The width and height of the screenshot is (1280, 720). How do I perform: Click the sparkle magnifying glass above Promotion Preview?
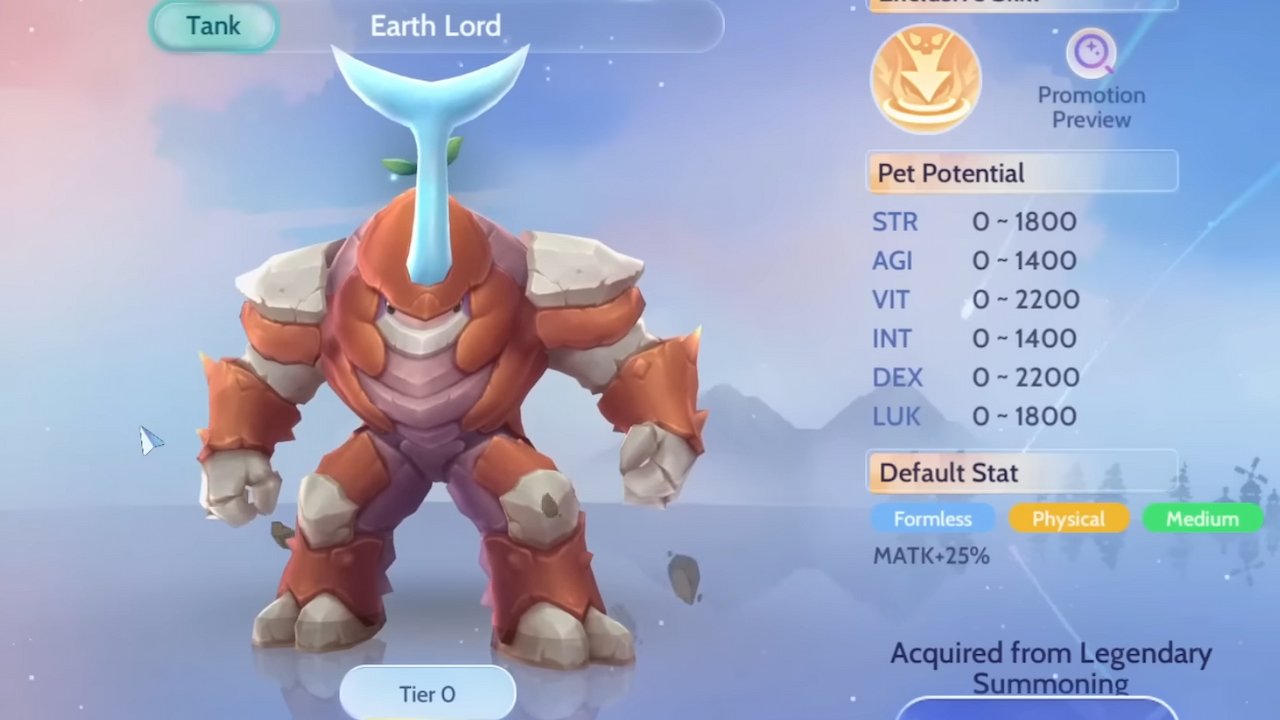[x=1091, y=52]
